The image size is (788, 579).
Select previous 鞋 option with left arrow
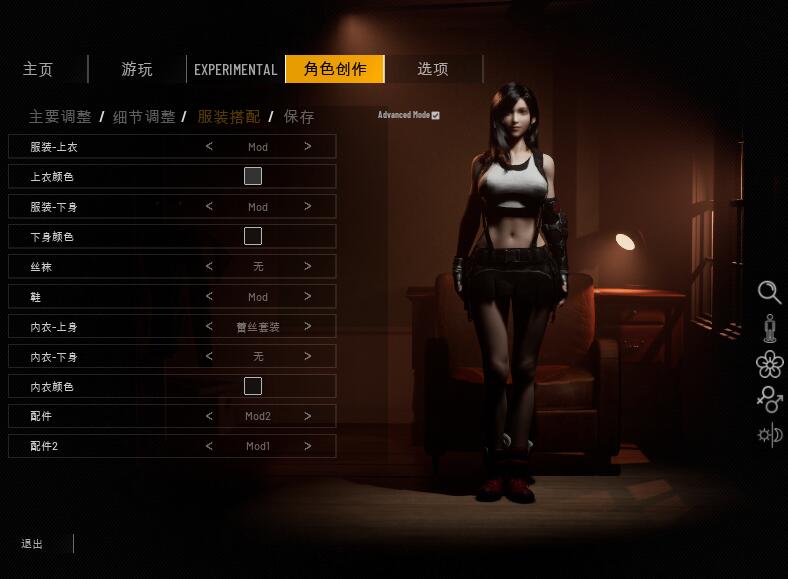209,296
